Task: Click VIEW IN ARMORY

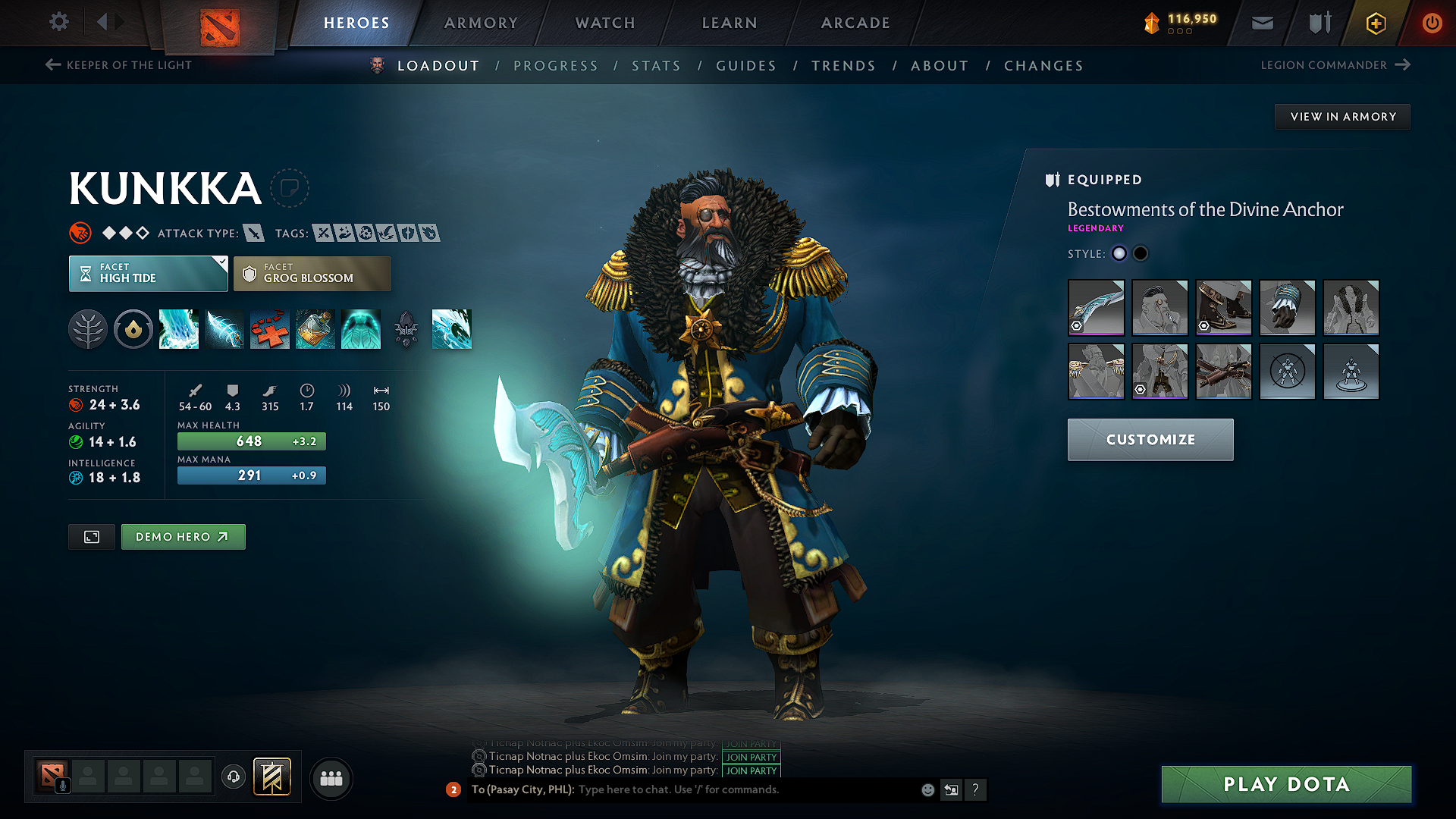Action: (1341, 116)
